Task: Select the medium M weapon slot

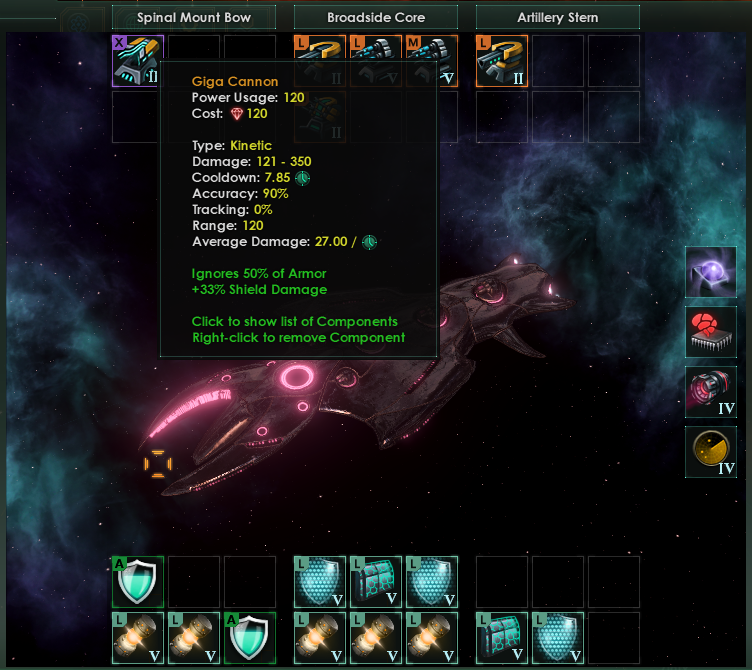Action: click(432, 61)
